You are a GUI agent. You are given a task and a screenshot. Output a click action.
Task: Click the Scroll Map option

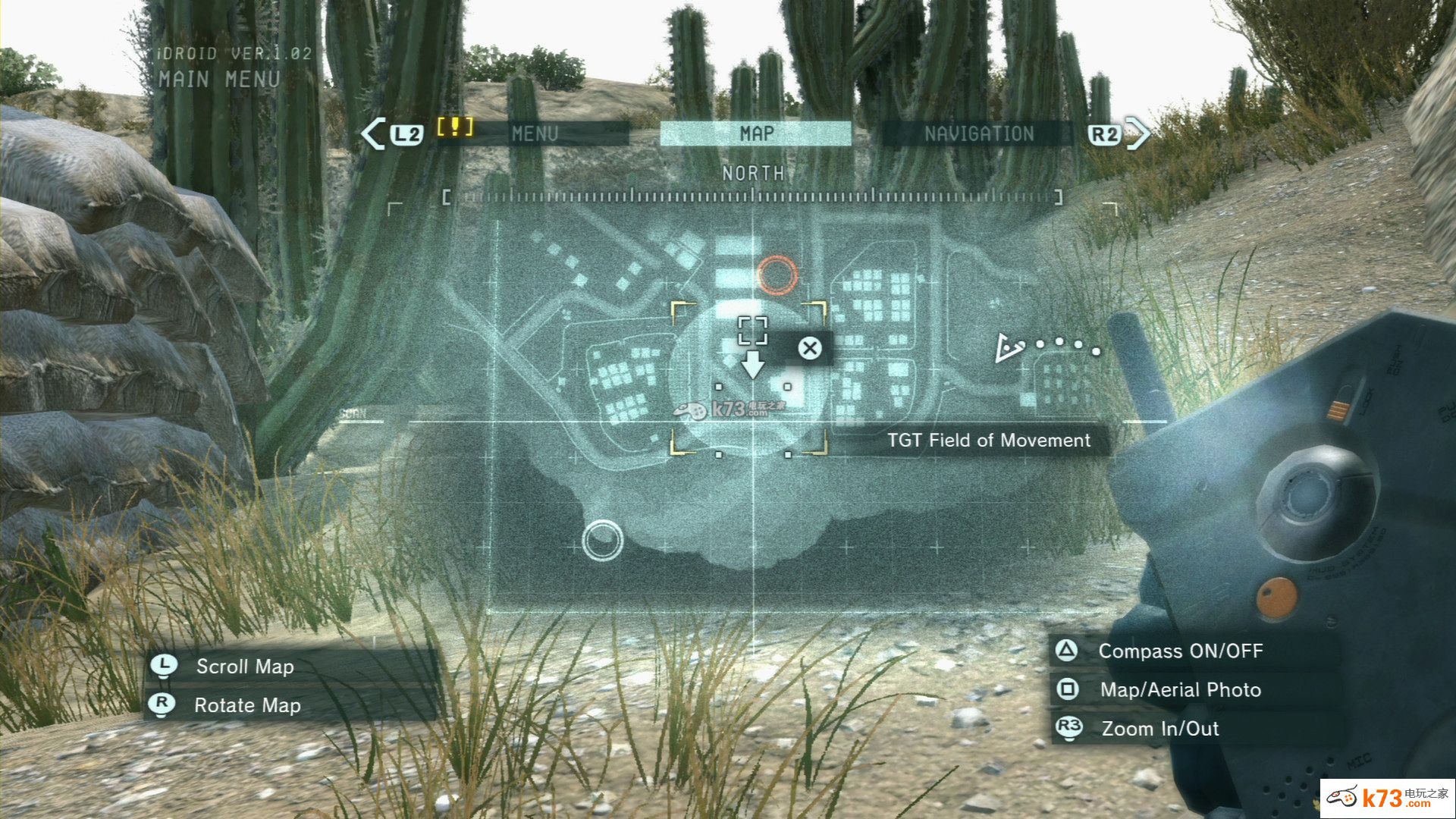244,667
